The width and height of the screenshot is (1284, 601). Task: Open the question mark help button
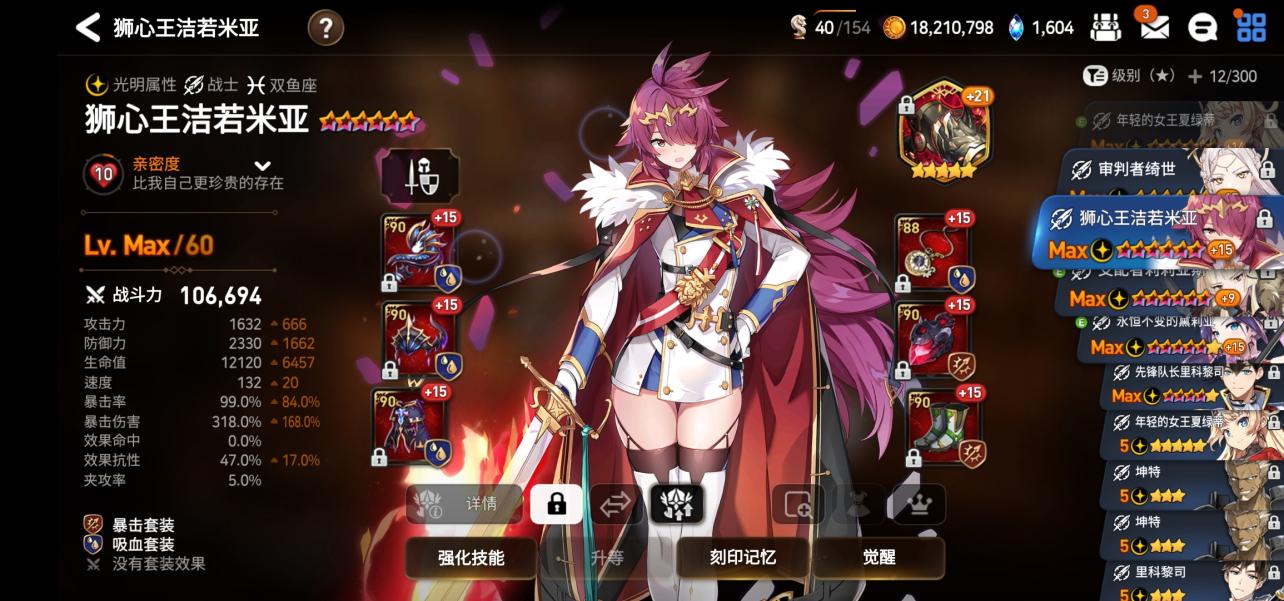pos(325,28)
